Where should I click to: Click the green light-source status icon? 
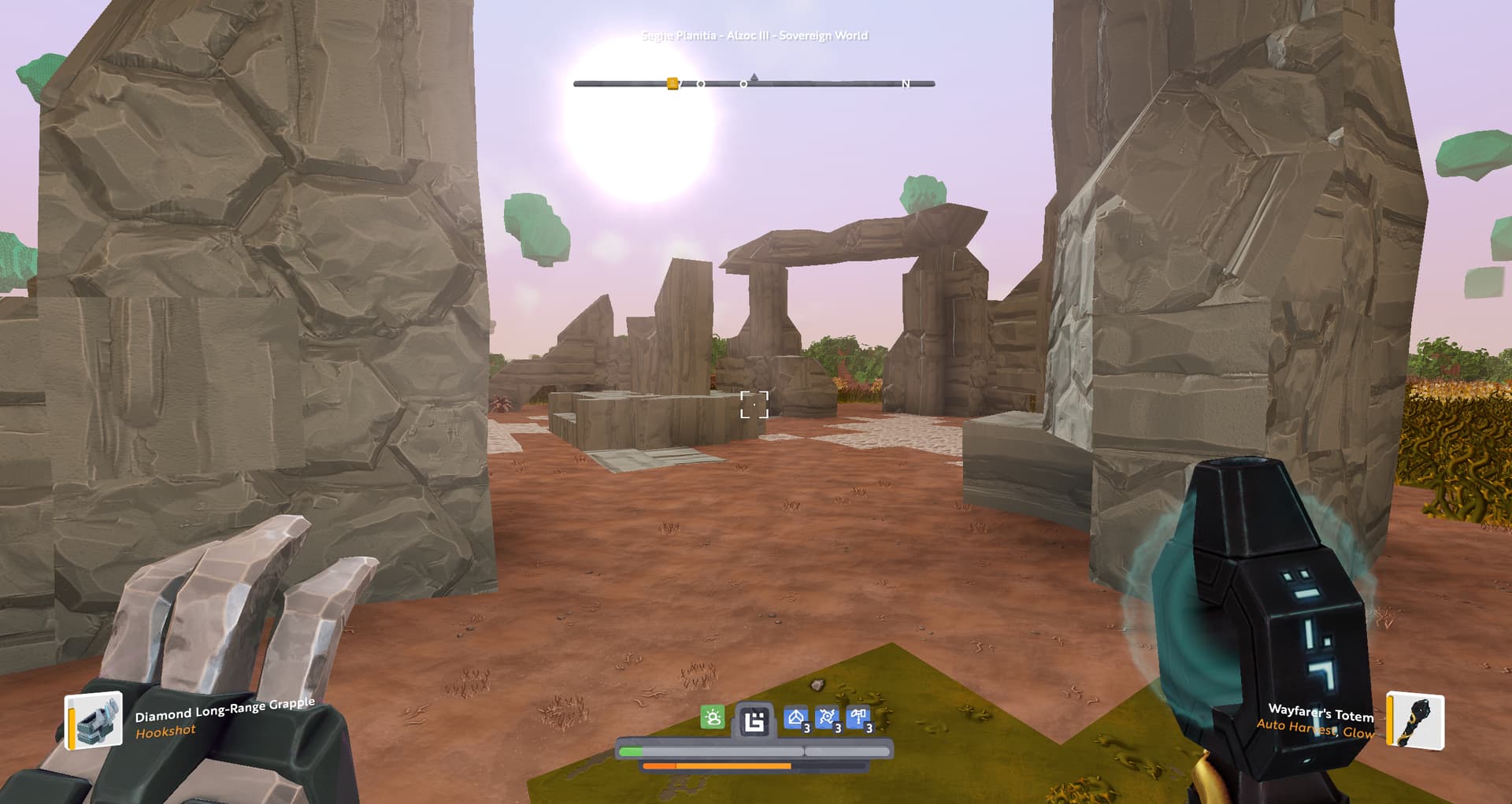click(x=713, y=718)
